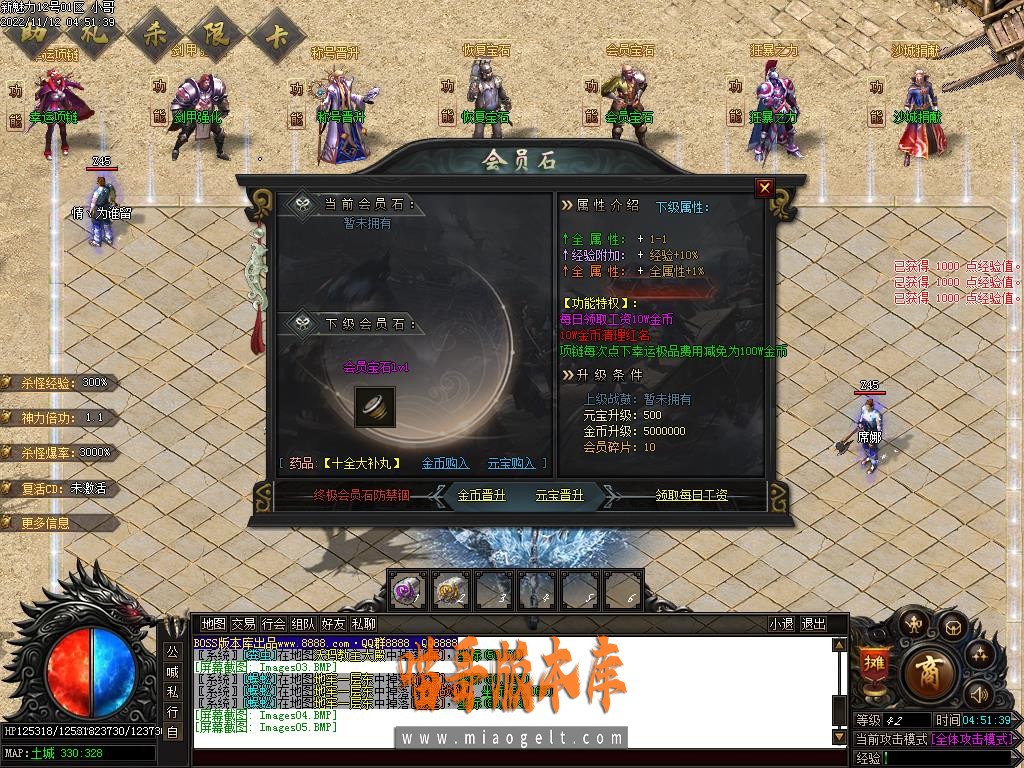Claim daily wages via 领取每日工资
Screen dimensions: 1024x768
tap(691, 495)
